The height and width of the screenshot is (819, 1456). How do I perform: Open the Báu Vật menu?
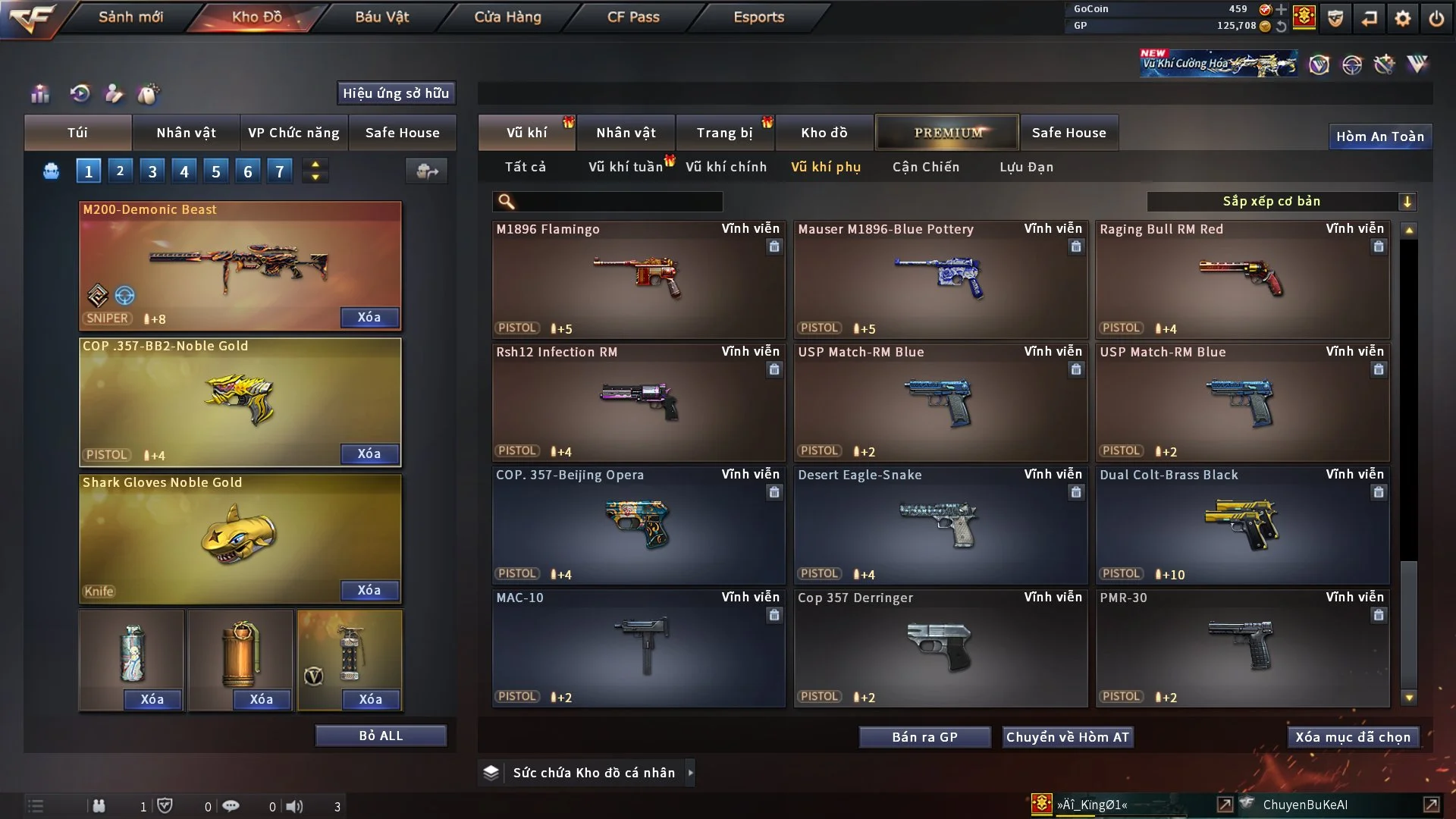381,17
